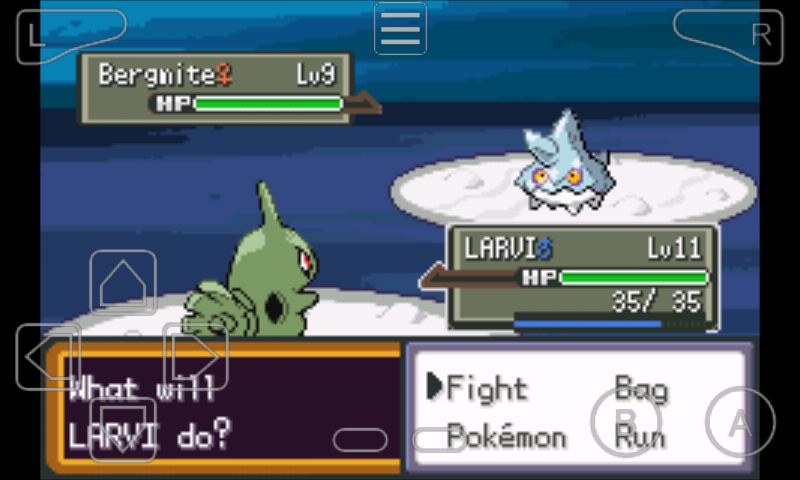The height and width of the screenshot is (480, 800).
Task: Open the emulator's hamburger menu
Action: pyautogui.click(x=400, y=28)
